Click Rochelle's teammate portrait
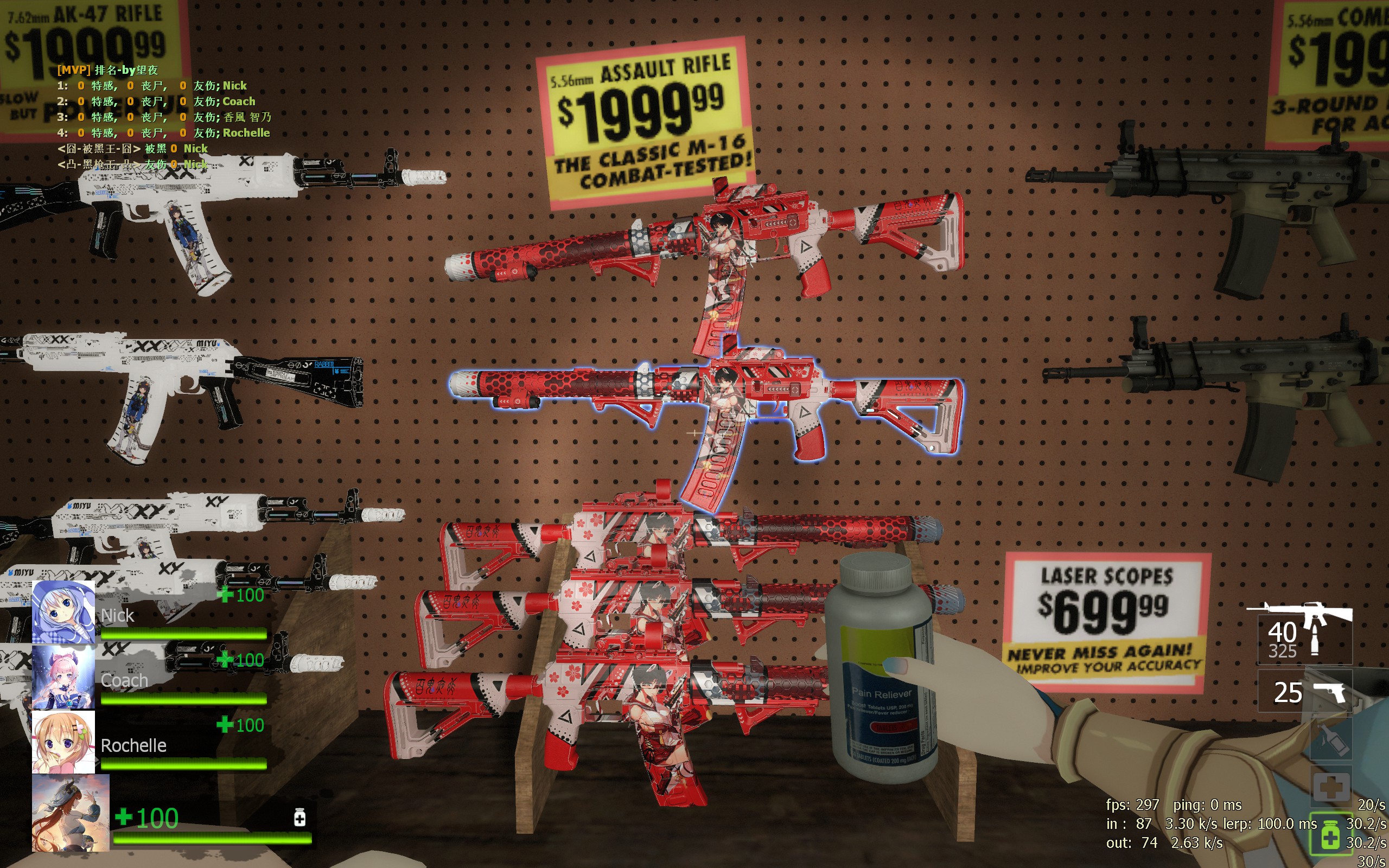 63,742
